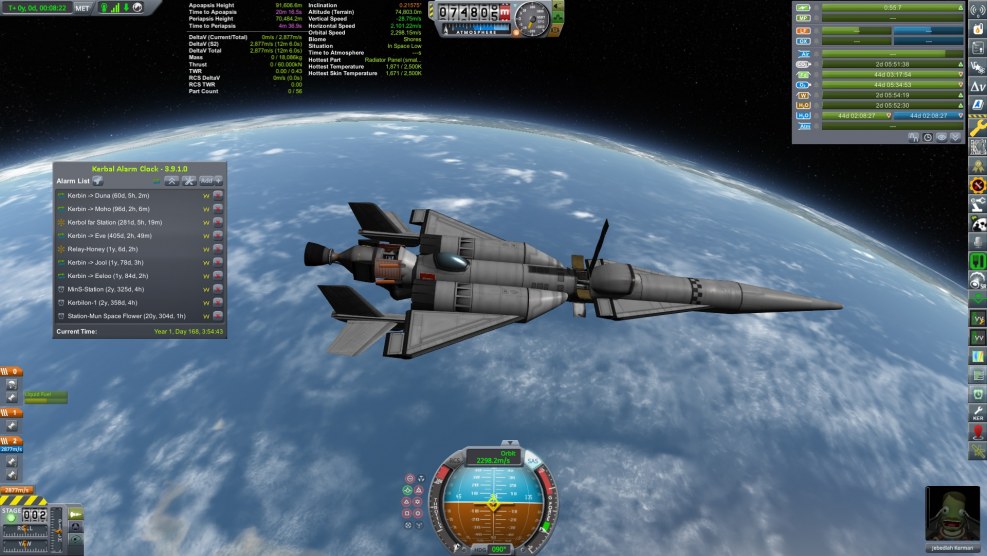The height and width of the screenshot is (556, 987).
Task: Open the yellow wrench toolbar button
Action: tap(977, 128)
